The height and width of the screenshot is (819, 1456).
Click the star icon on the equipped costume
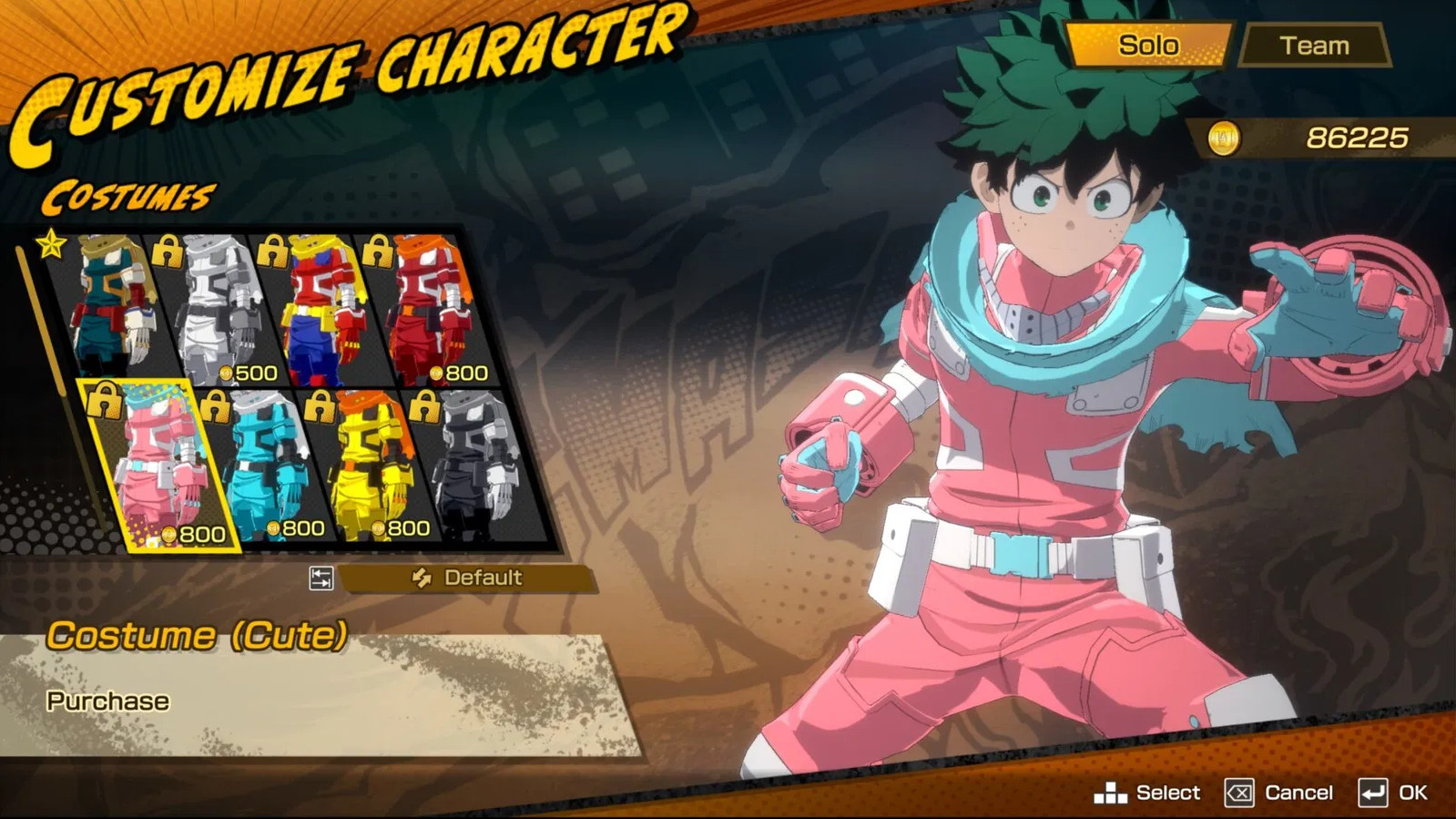pos(50,244)
